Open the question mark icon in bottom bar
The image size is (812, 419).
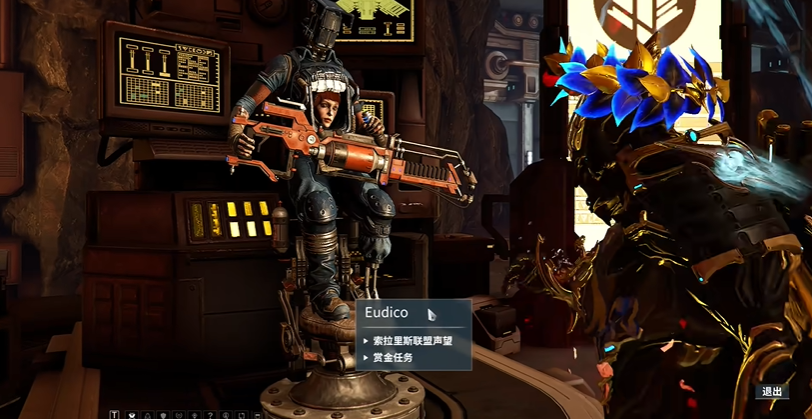point(211,414)
